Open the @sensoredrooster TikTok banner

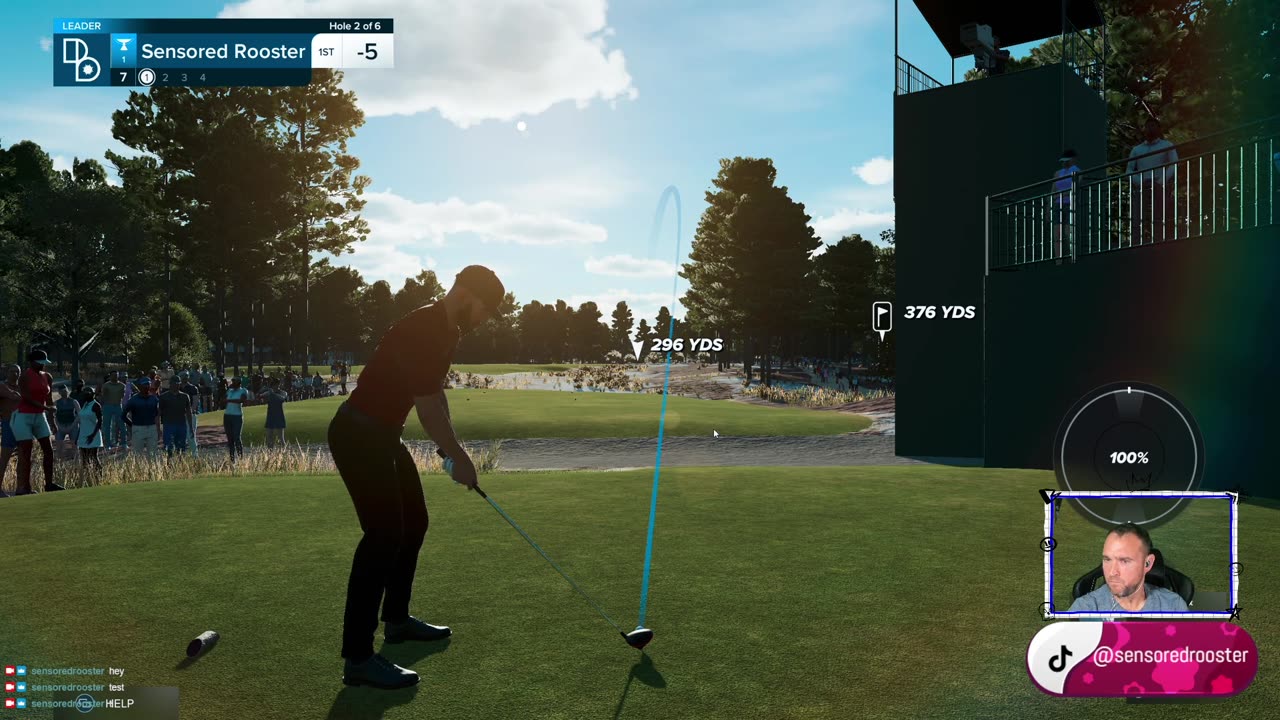click(1141, 657)
